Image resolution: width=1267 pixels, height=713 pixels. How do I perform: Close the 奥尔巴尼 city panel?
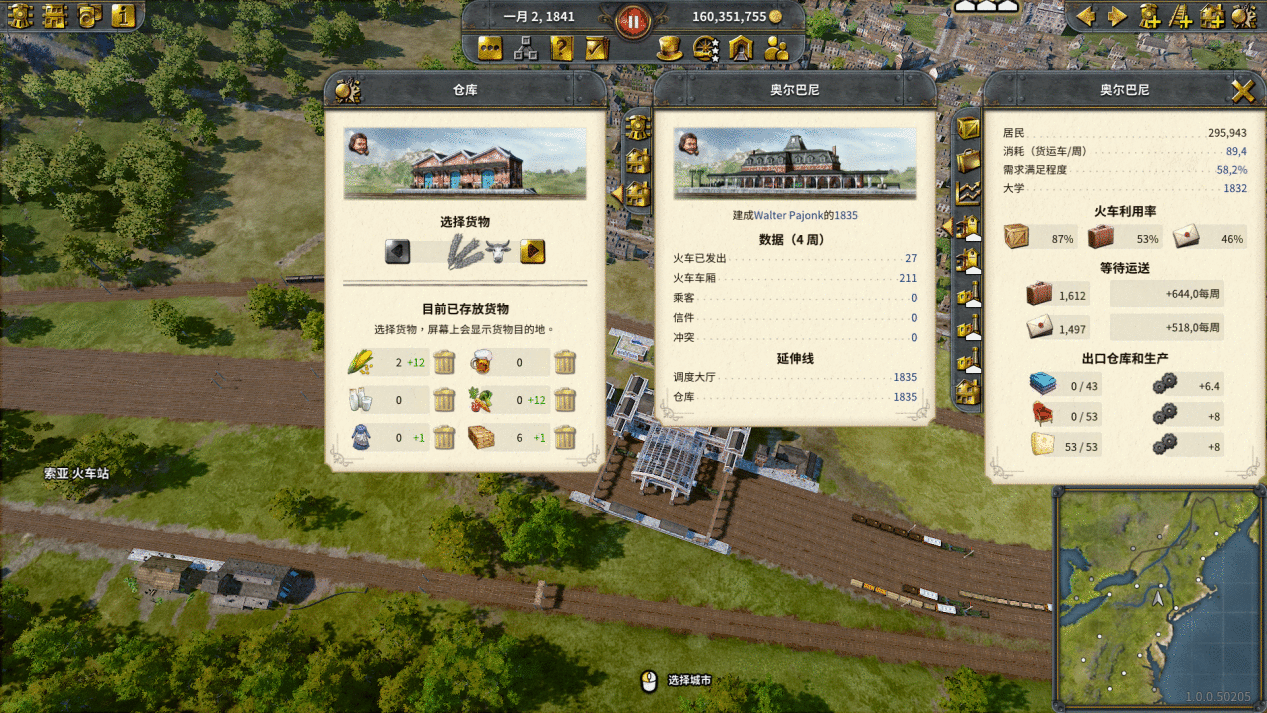pyautogui.click(x=1242, y=92)
